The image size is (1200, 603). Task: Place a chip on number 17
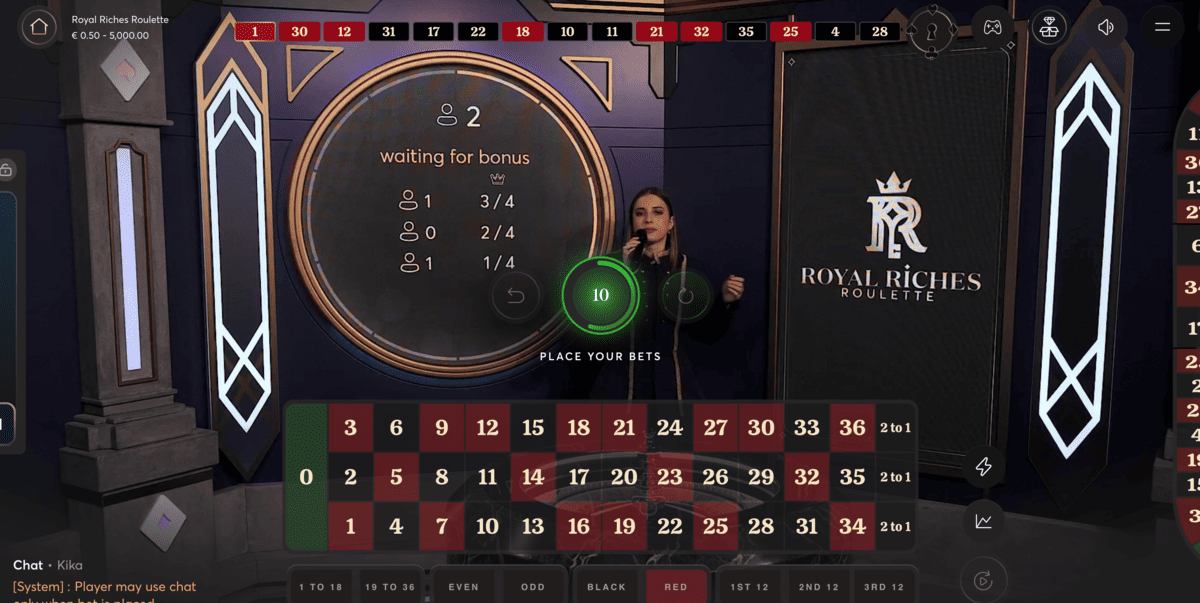(579, 477)
